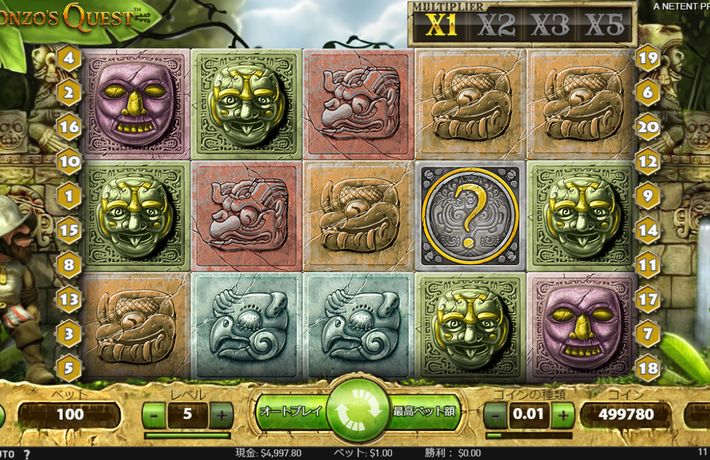Increase the bet level with plus
The image size is (710, 460).
click(221, 414)
